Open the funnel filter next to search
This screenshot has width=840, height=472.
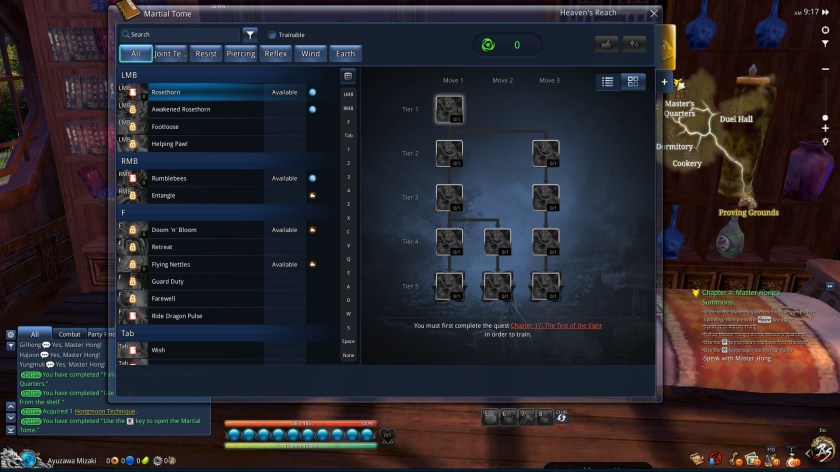point(250,34)
